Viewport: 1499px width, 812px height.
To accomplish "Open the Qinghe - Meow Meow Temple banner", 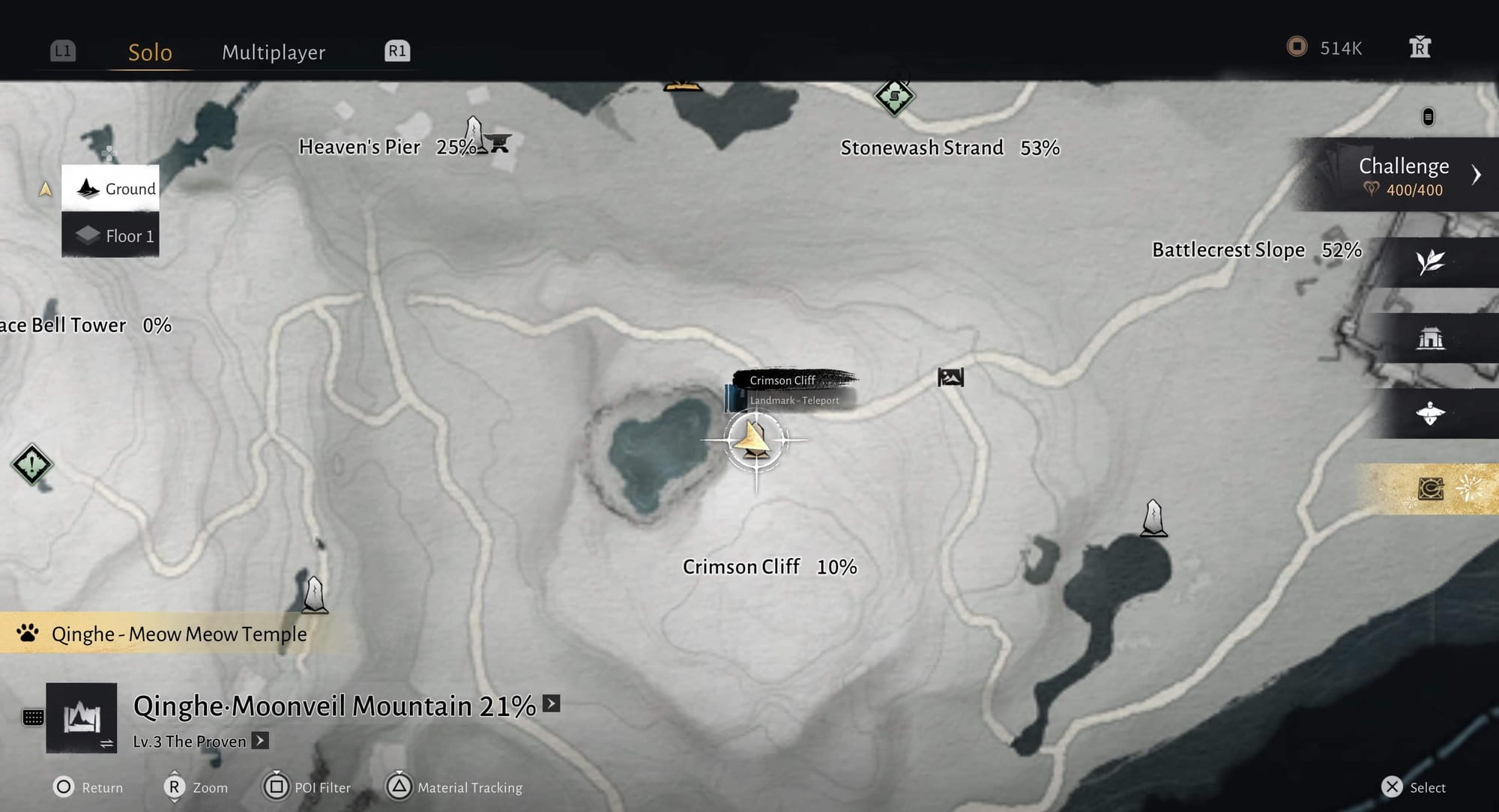I will [x=178, y=634].
